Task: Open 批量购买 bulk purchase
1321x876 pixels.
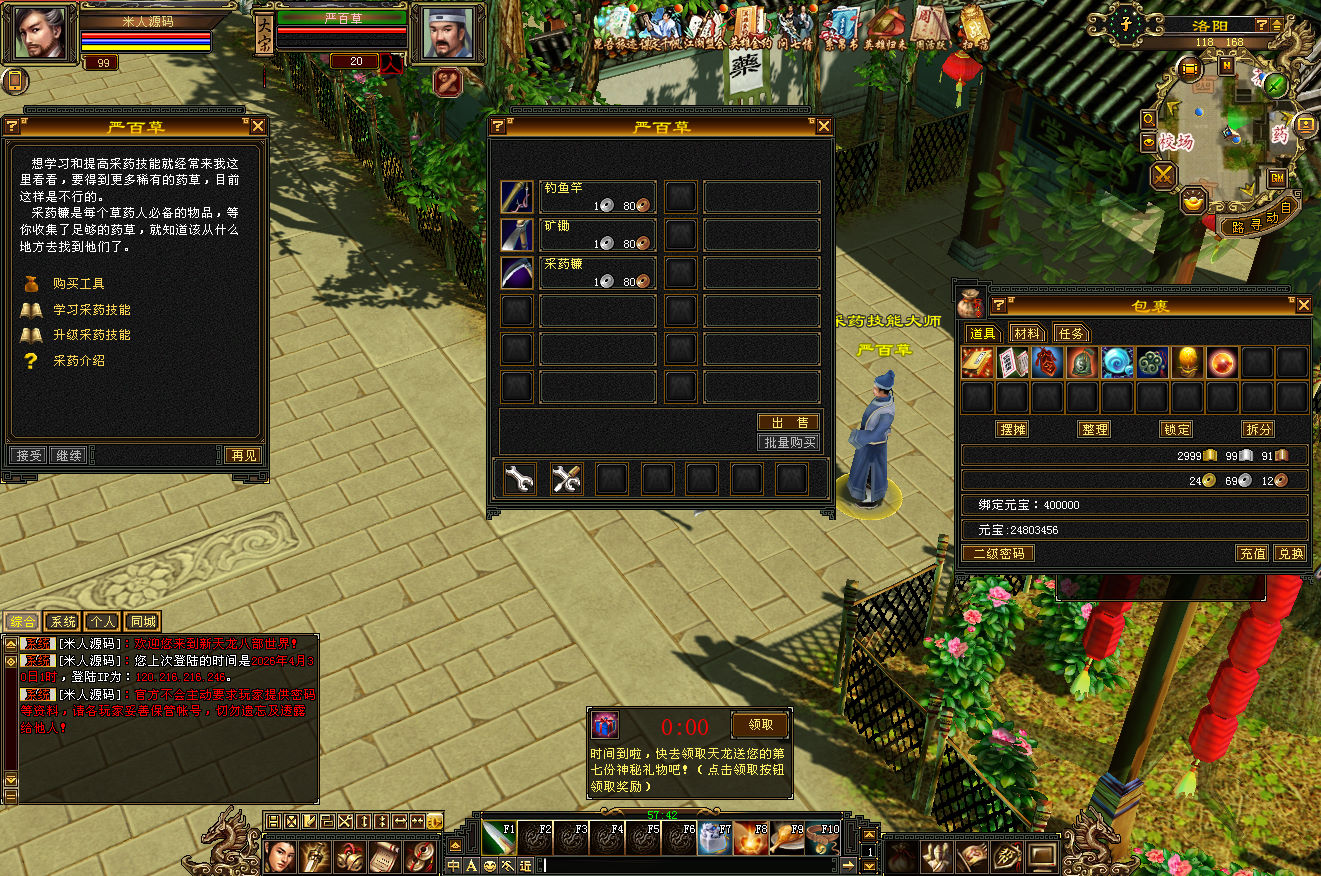Action: click(789, 442)
